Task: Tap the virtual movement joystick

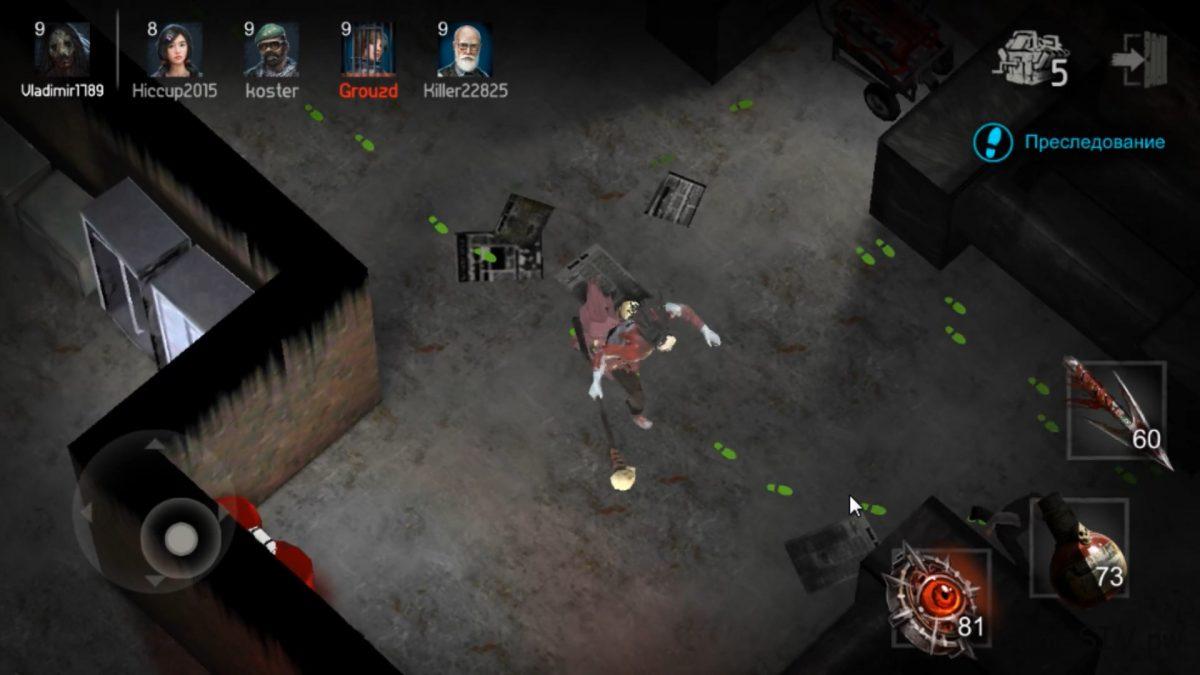Action: point(180,539)
